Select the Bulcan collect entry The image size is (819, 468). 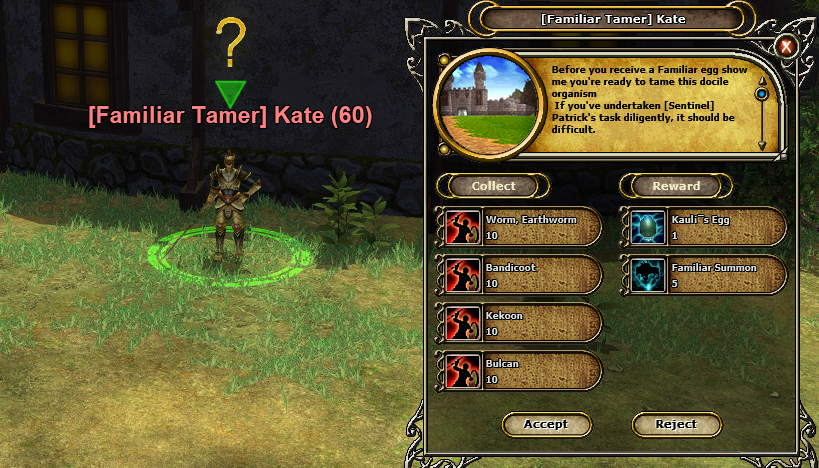[x=519, y=370]
